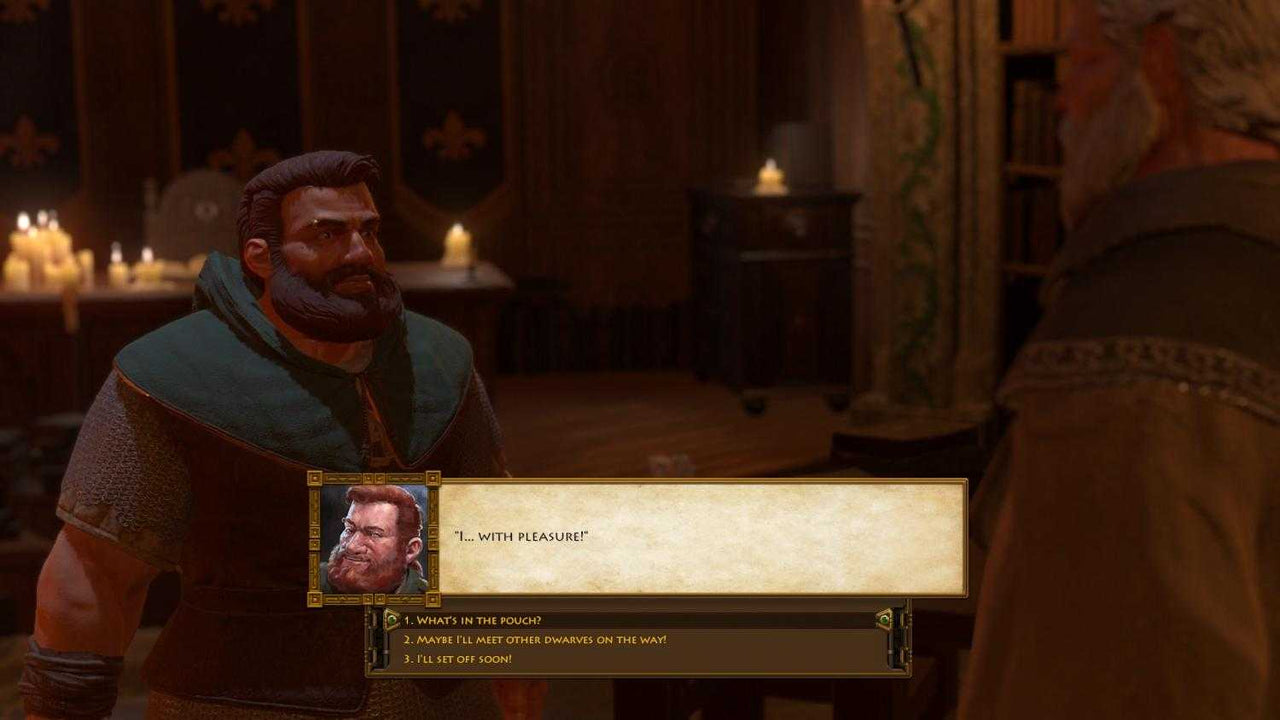
Task: Click the green gem icon right of option 1
Action: 884,617
